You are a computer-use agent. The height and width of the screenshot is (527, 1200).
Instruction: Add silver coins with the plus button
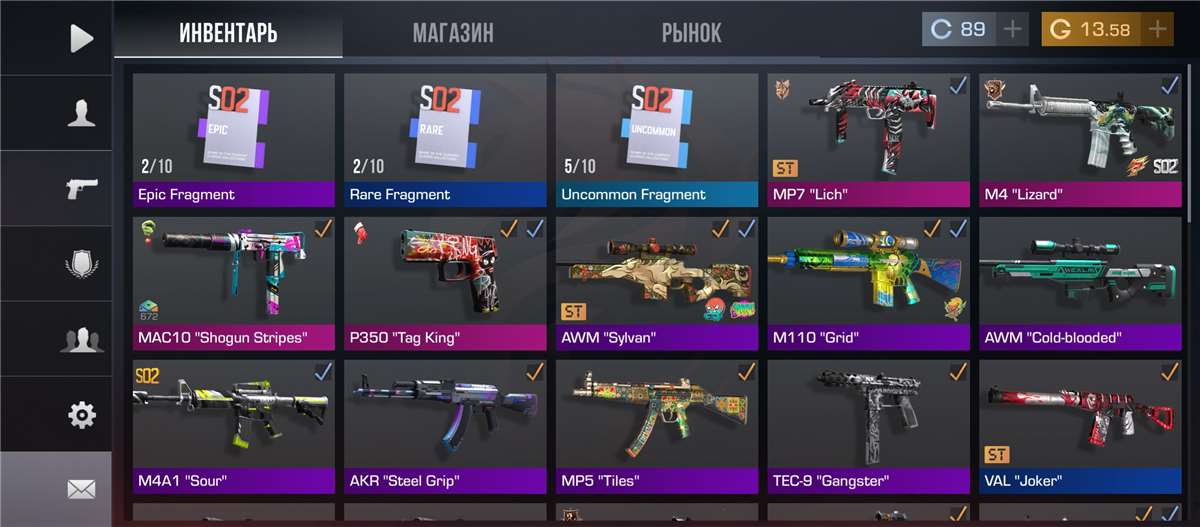[x=1013, y=29]
